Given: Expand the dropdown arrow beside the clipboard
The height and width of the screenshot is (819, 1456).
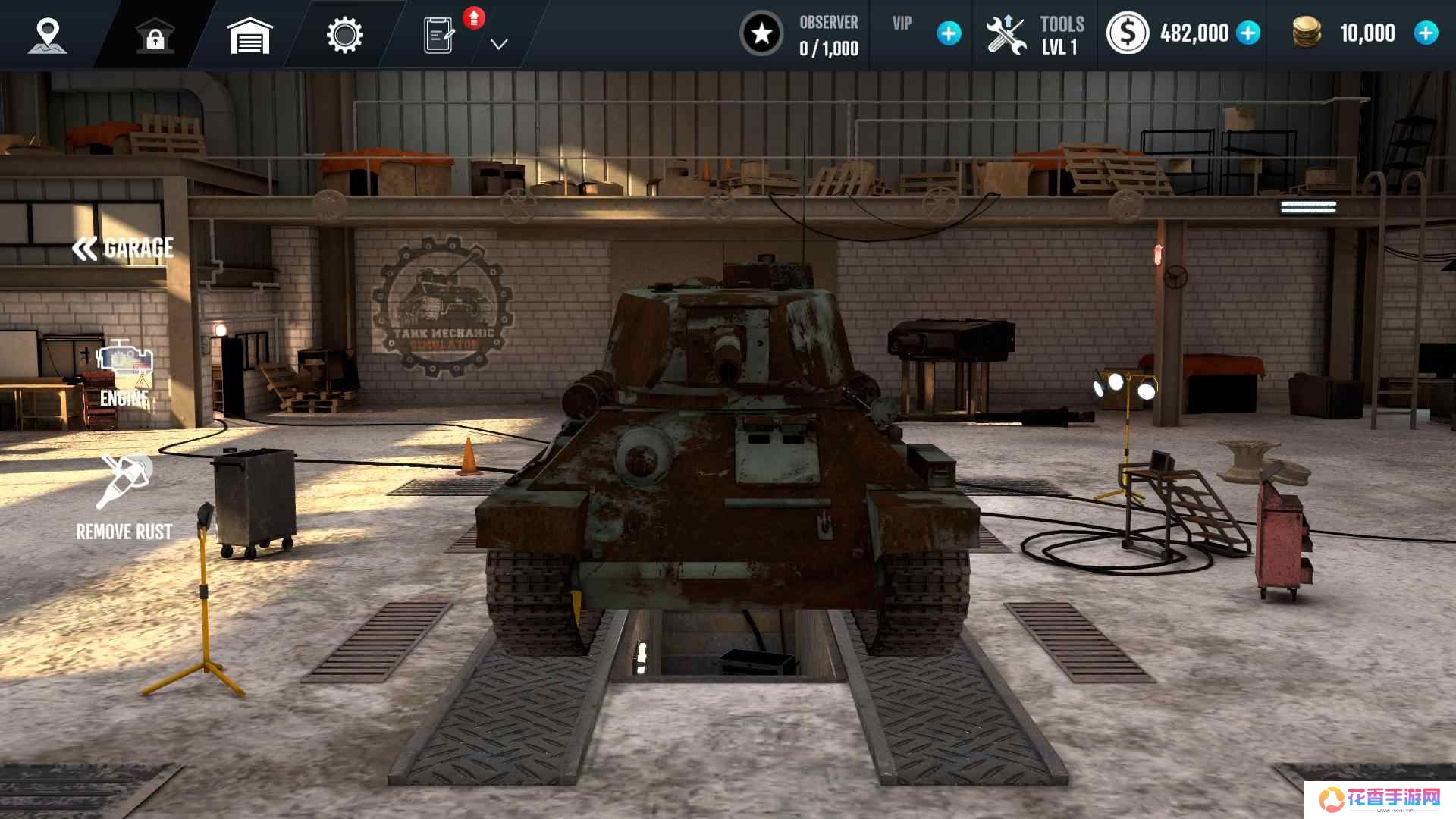Looking at the screenshot, I should pyautogui.click(x=498, y=45).
